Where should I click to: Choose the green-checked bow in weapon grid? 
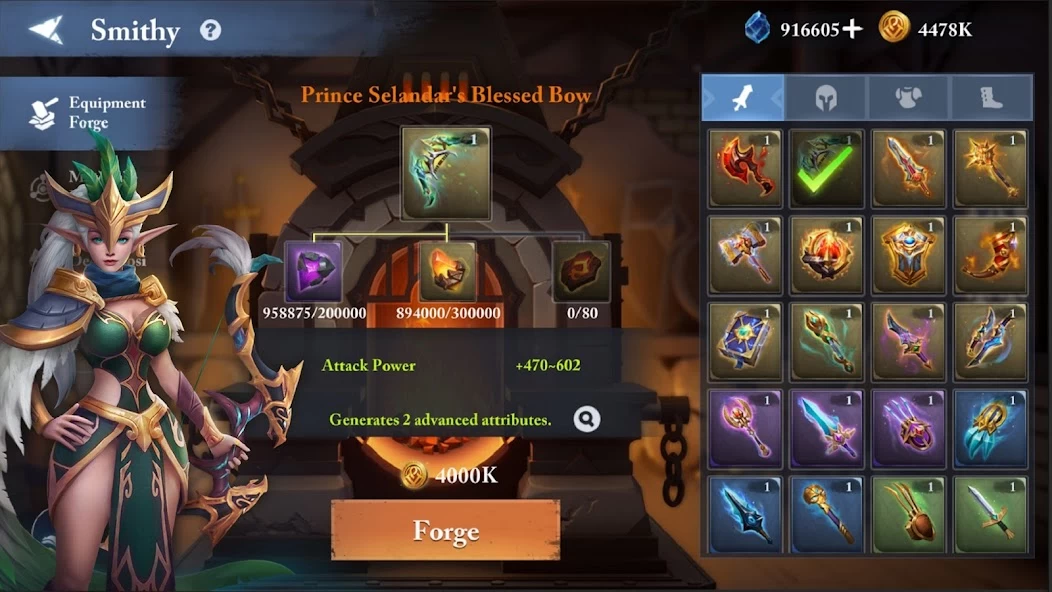point(826,168)
